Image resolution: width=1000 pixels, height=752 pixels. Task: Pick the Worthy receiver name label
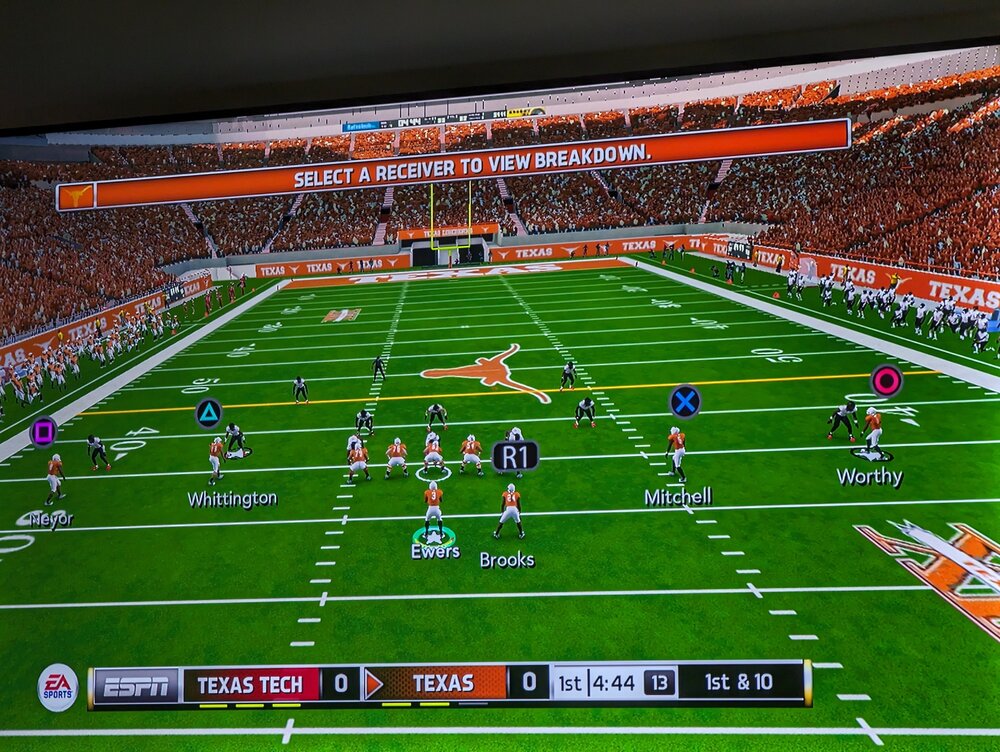[x=869, y=477]
